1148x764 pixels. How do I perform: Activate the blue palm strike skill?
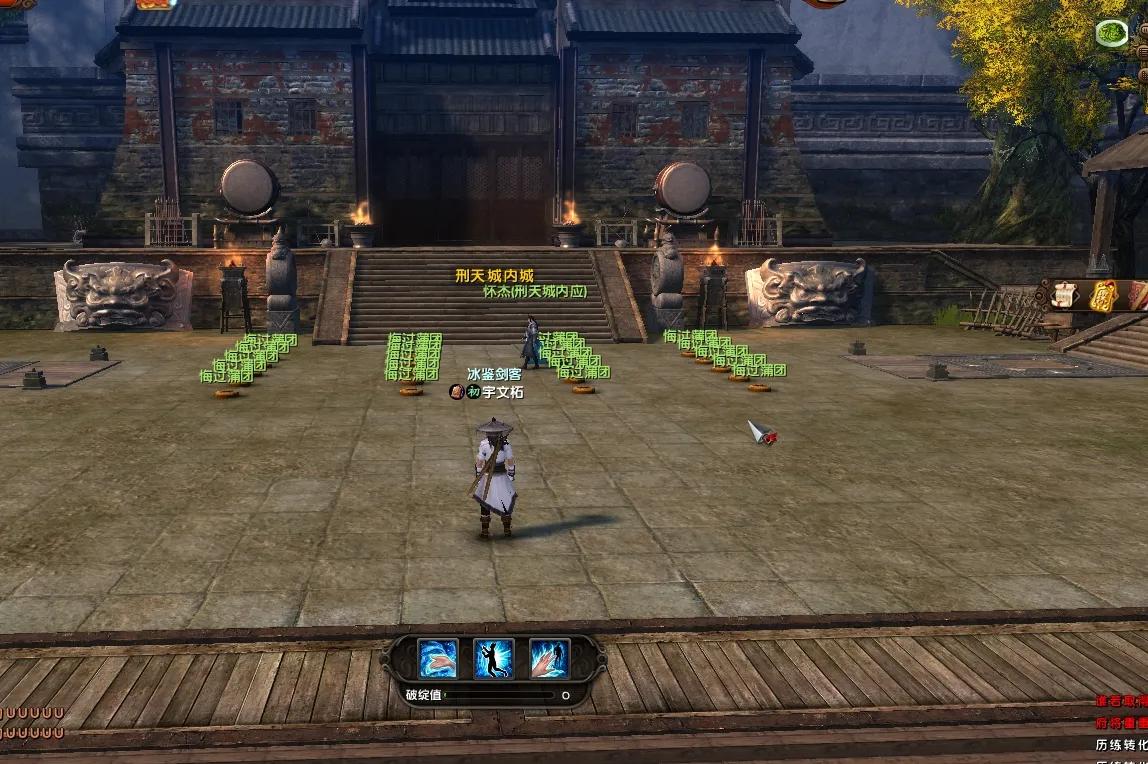tap(438, 658)
